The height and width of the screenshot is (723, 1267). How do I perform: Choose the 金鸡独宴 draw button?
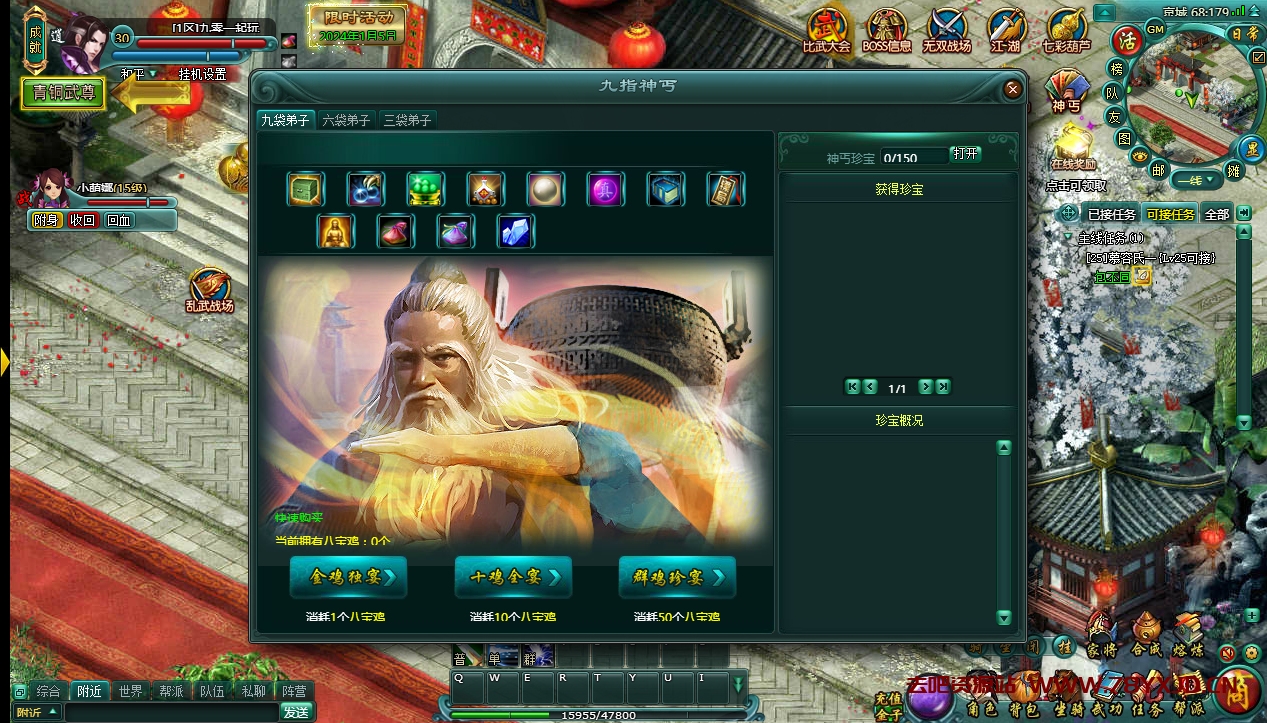346,577
